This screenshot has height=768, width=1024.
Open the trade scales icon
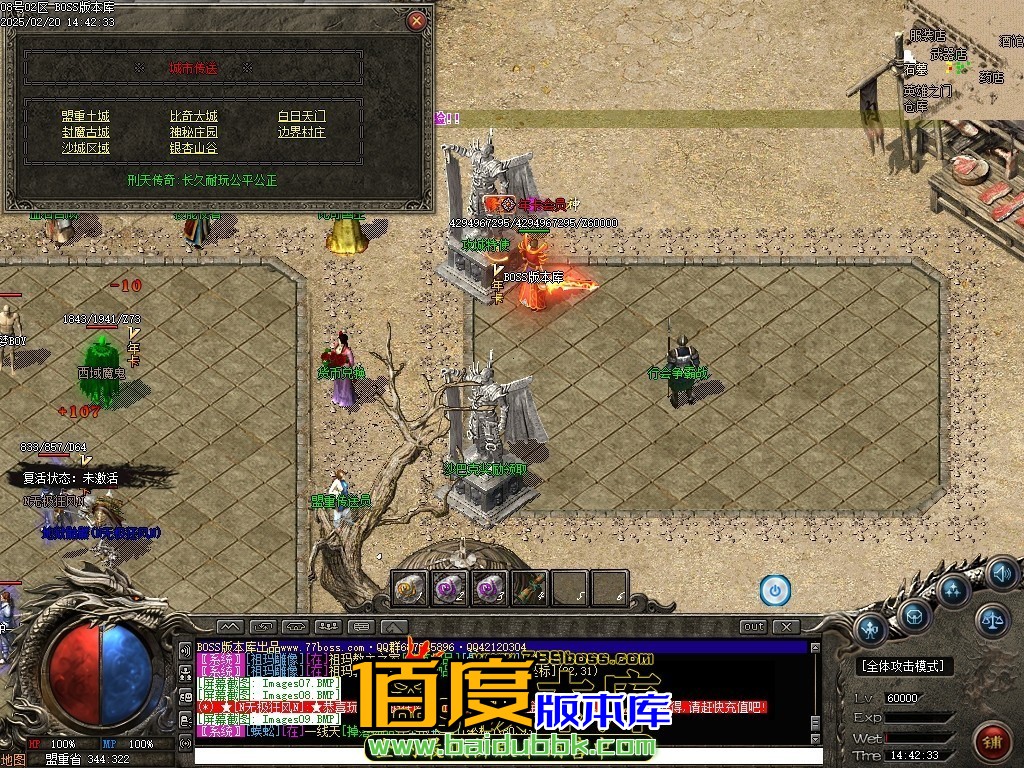[x=992, y=620]
